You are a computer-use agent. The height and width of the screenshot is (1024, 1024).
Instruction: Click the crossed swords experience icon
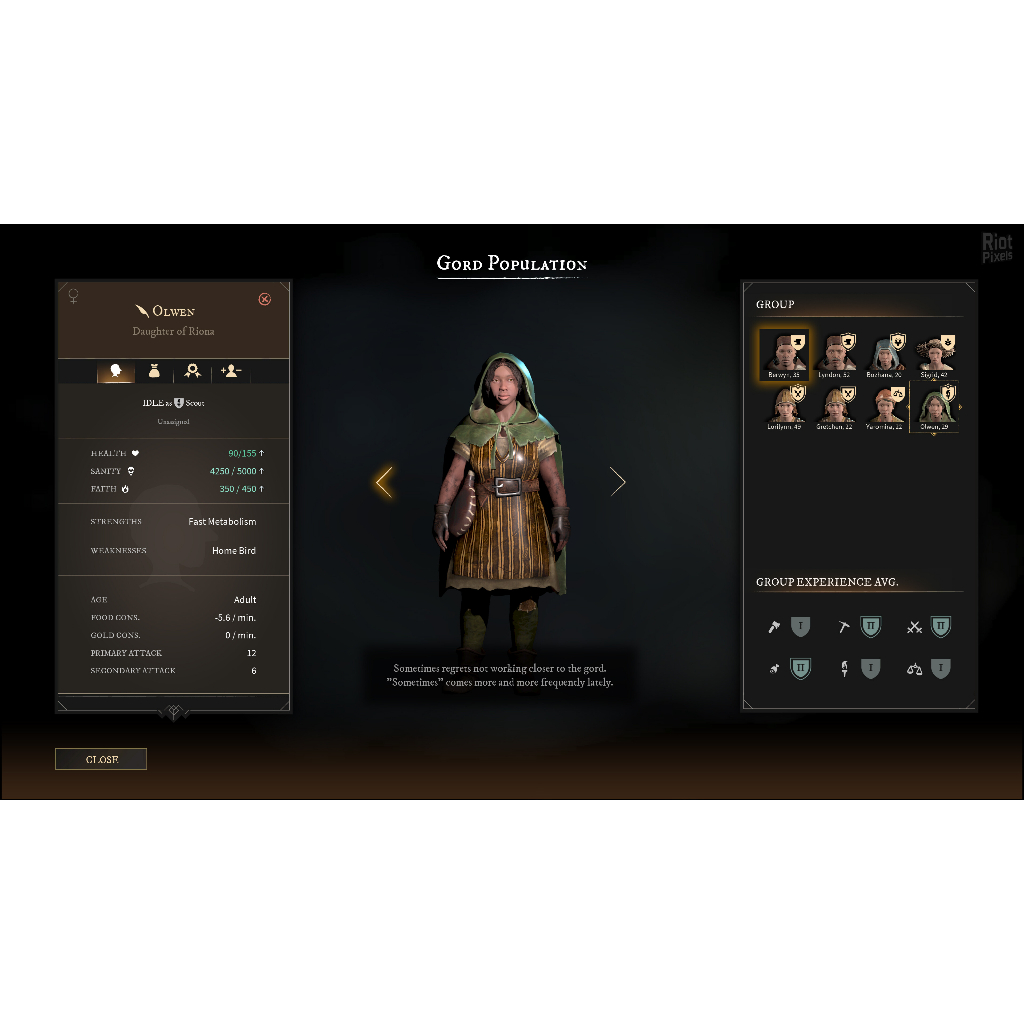[x=913, y=628]
